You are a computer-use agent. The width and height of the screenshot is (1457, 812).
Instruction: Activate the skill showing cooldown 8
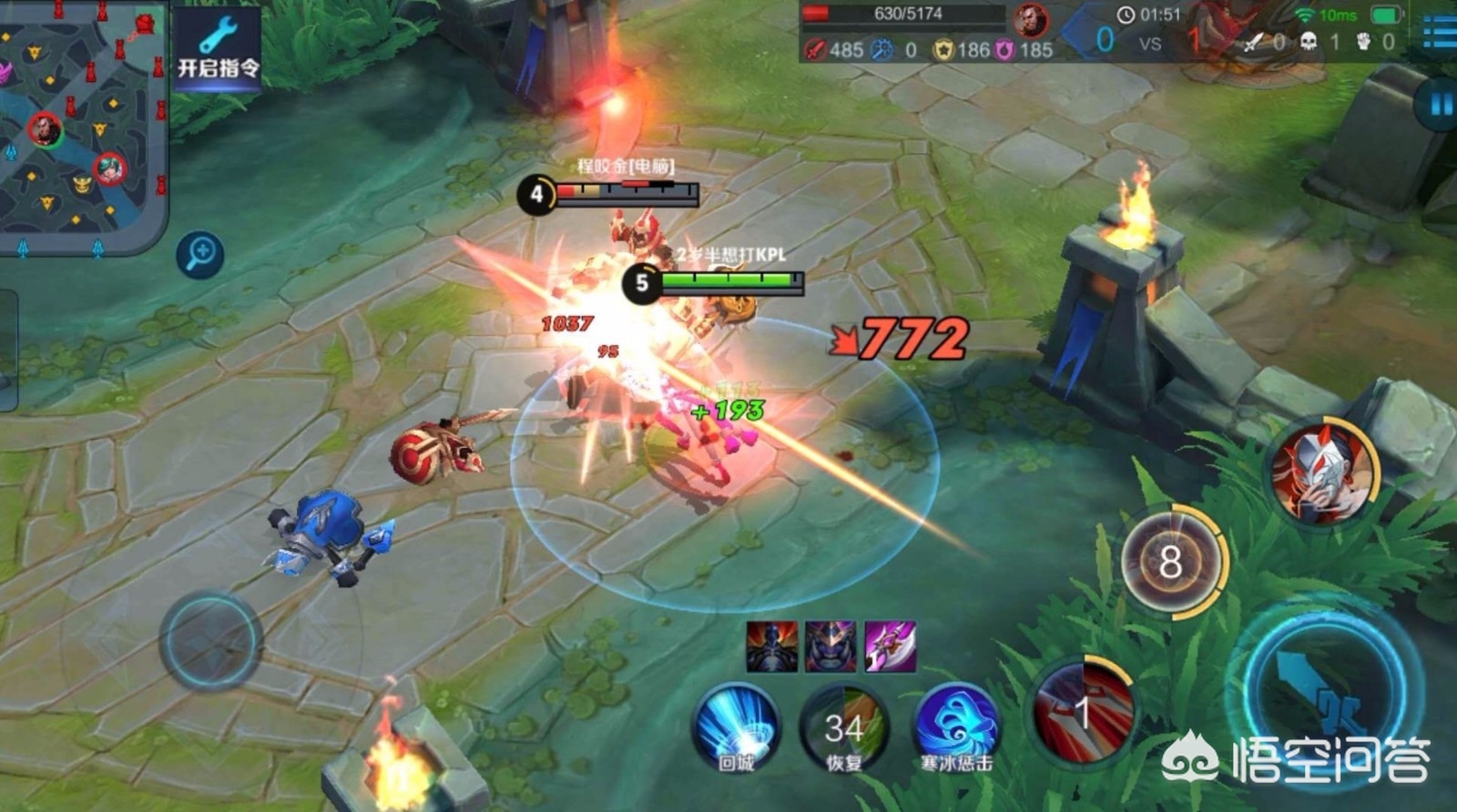pyautogui.click(x=1172, y=561)
